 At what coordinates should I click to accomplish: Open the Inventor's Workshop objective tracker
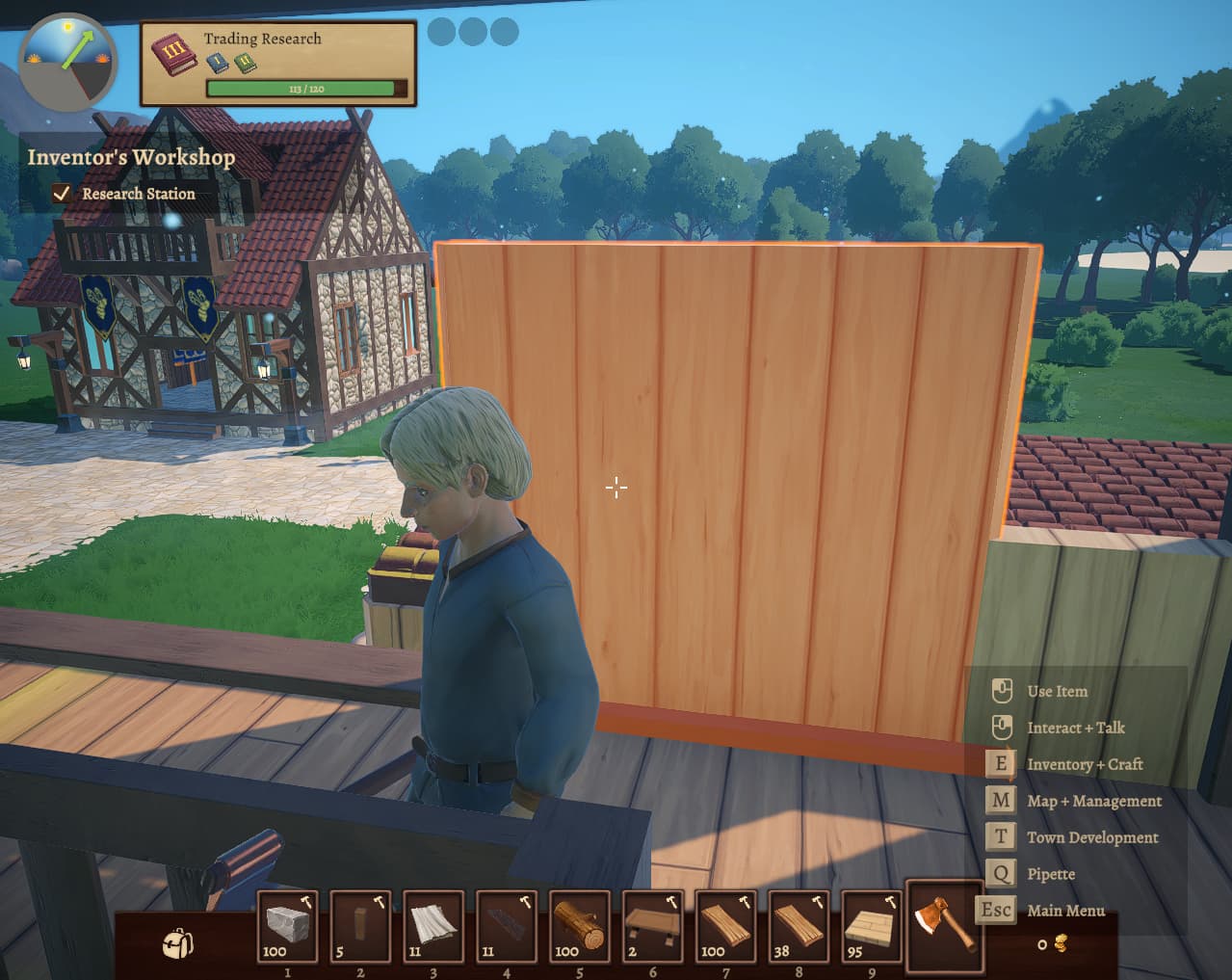click(x=131, y=157)
